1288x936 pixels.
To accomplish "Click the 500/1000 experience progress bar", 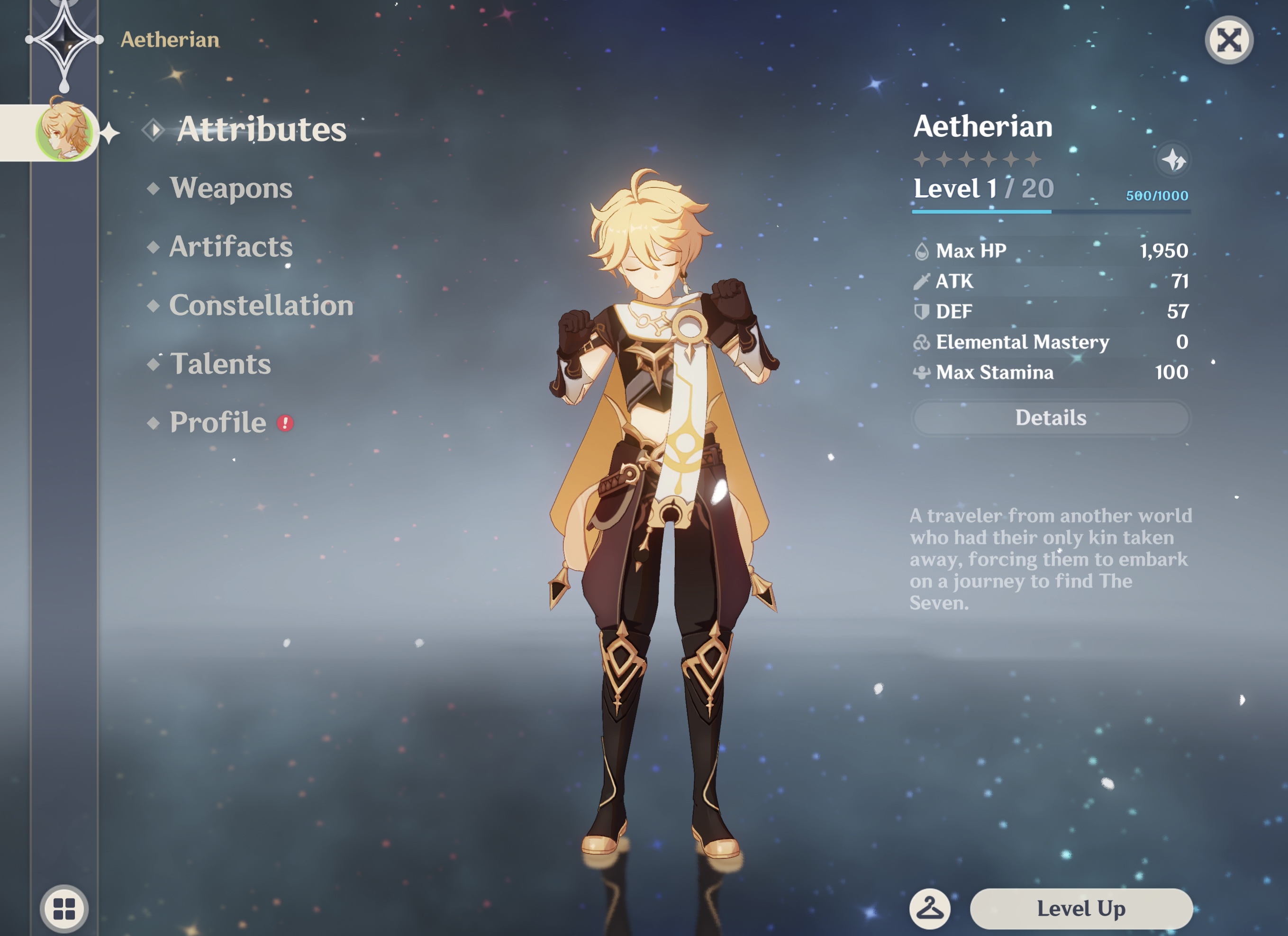I will [1051, 213].
